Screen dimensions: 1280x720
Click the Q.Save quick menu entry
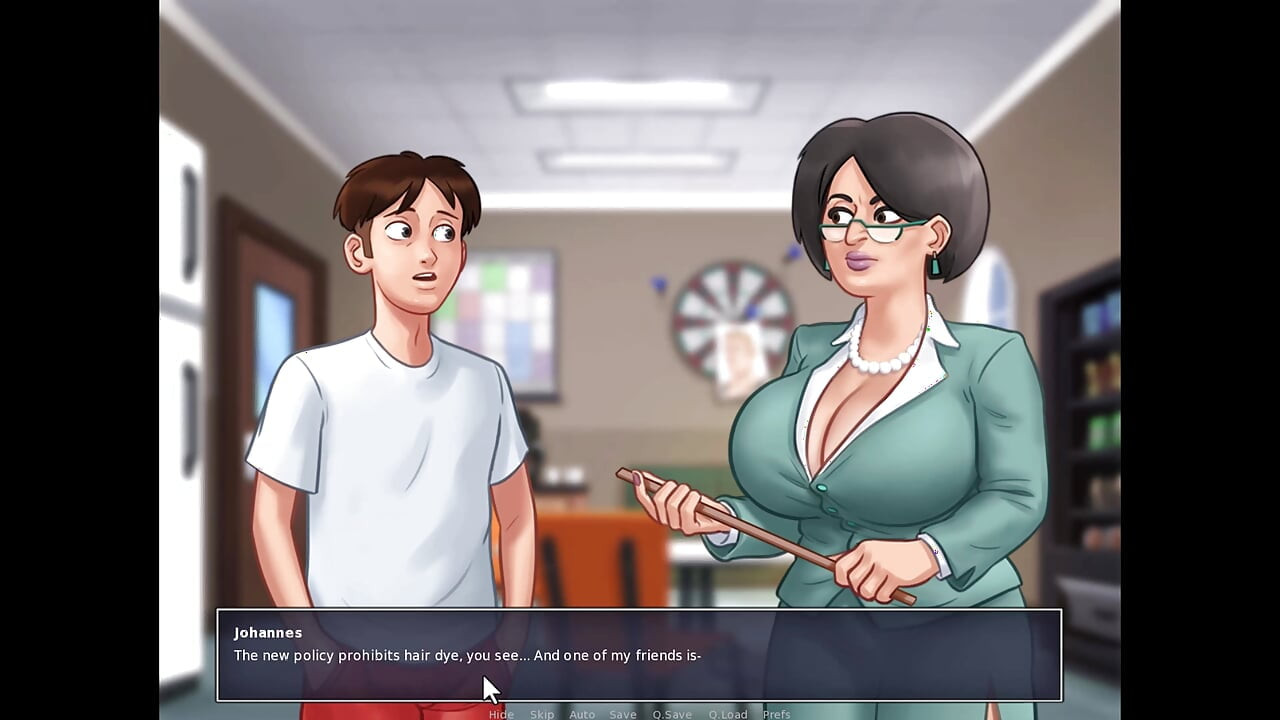[x=672, y=714]
